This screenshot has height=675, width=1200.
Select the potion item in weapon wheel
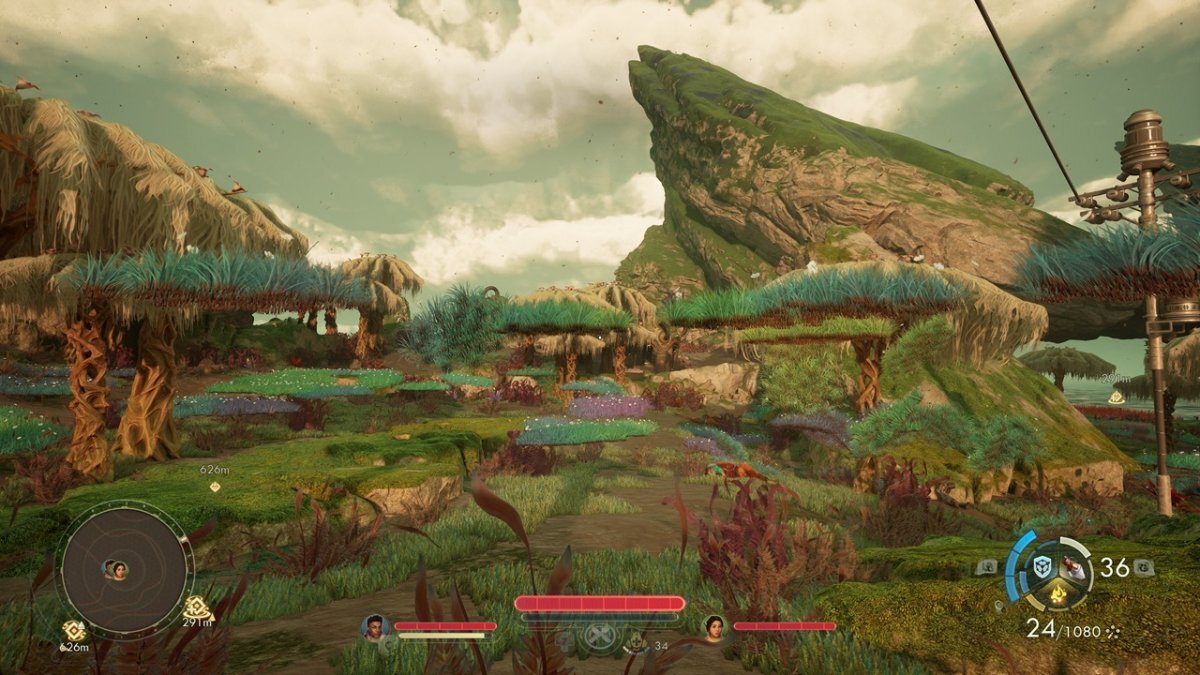[1073, 566]
